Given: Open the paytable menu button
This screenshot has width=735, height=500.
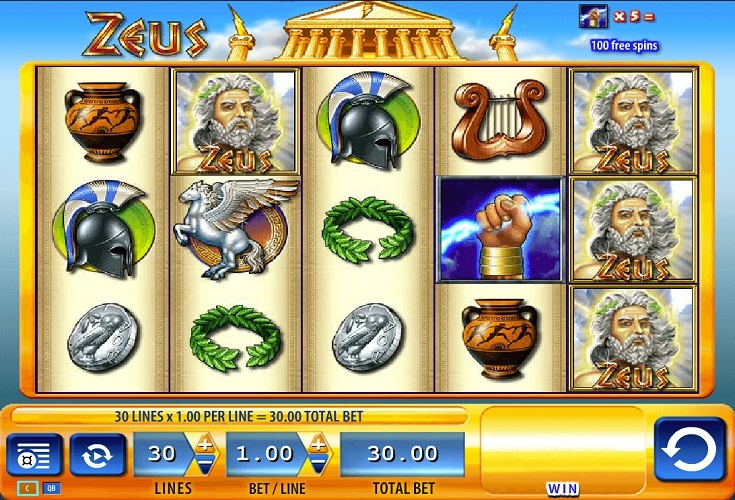Looking at the screenshot, I should (x=34, y=455).
